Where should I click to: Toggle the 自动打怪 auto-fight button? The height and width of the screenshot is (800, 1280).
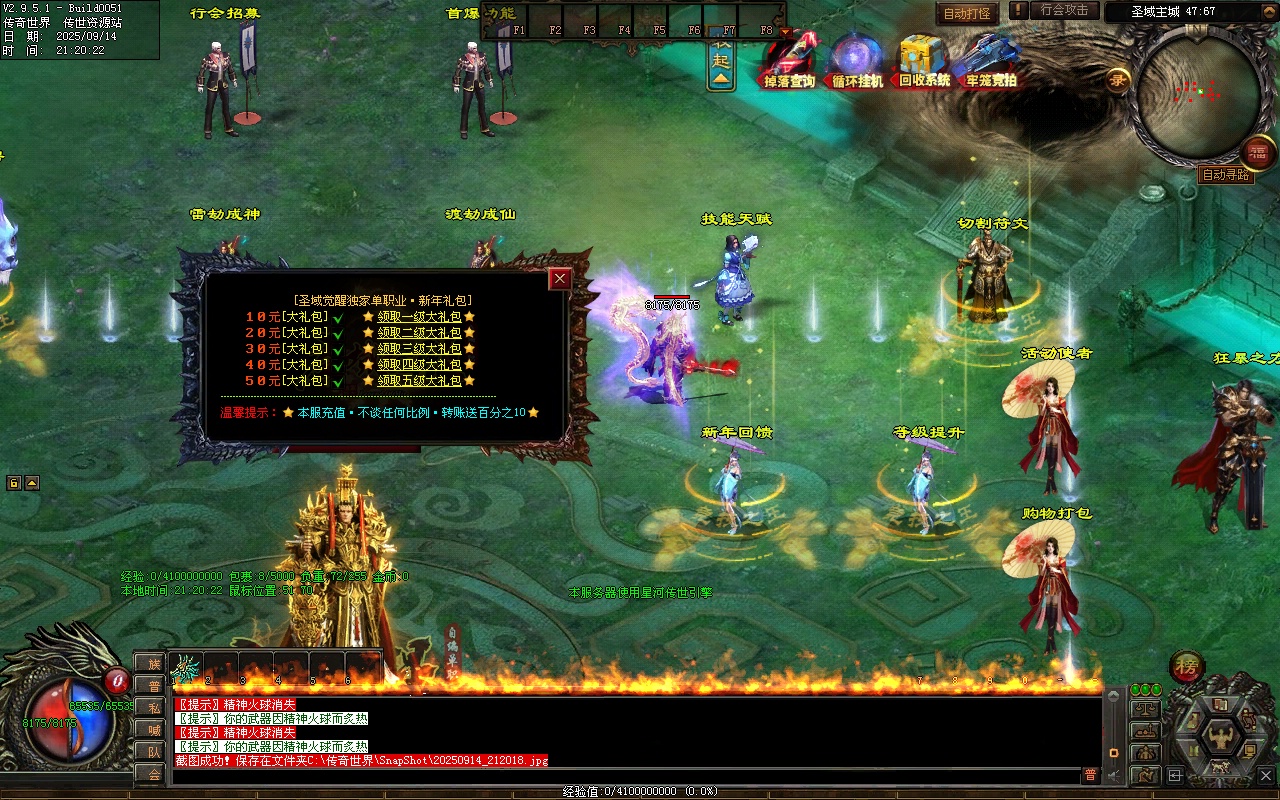pyautogui.click(x=967, y=13)
